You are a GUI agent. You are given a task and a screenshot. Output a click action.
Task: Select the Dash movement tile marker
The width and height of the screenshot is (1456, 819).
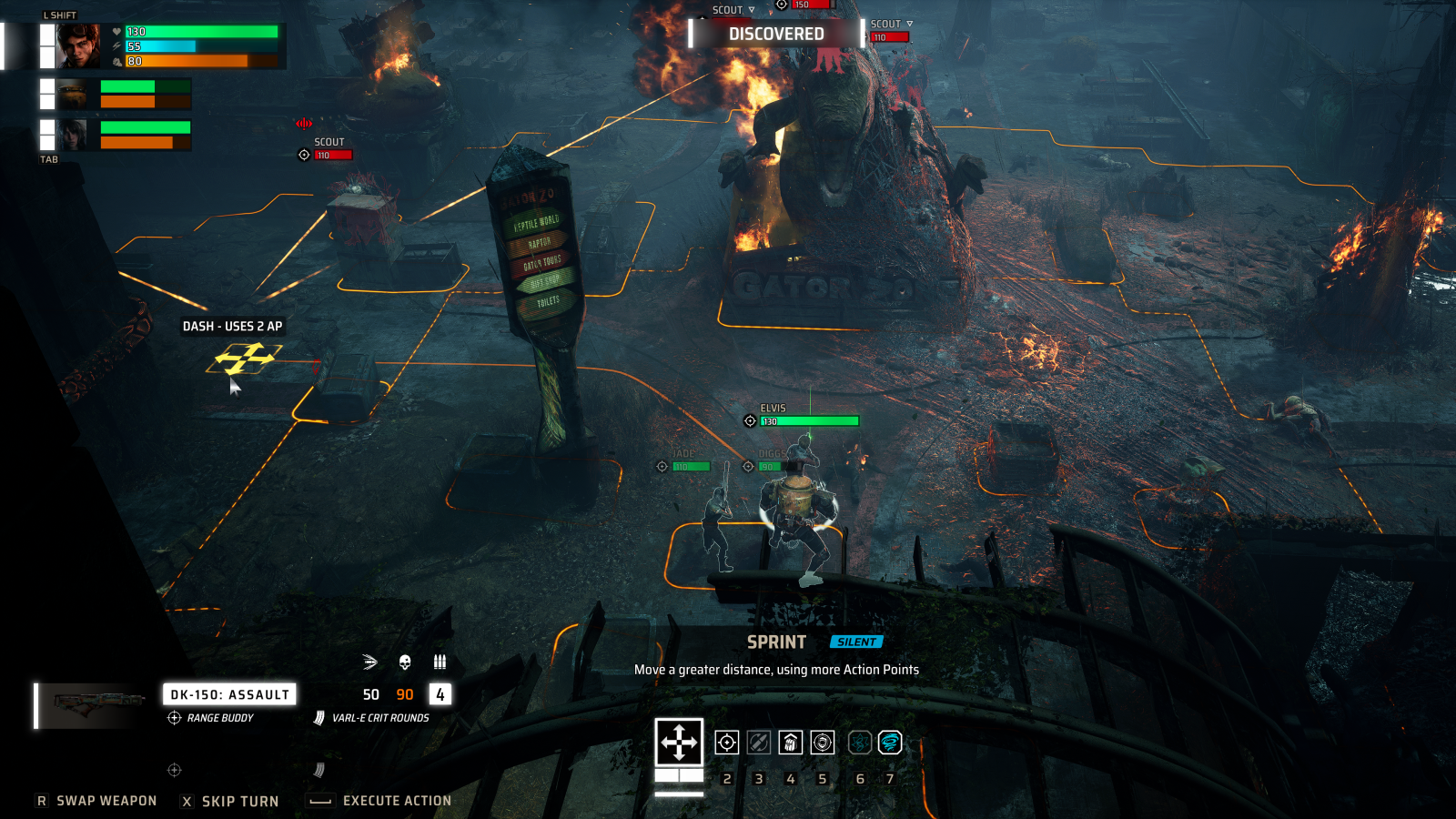[244, 359]
